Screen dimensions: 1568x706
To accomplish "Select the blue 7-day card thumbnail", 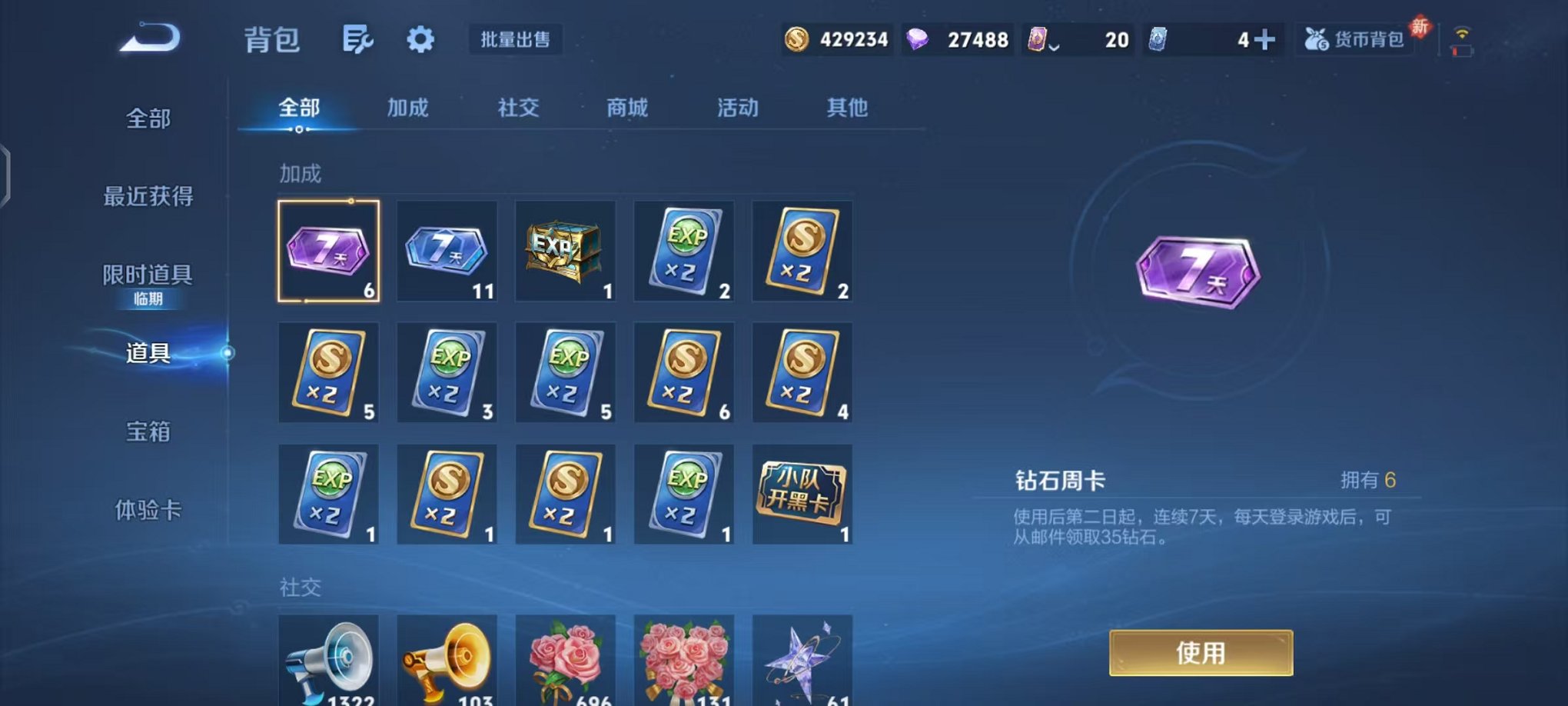I will 447,250.
